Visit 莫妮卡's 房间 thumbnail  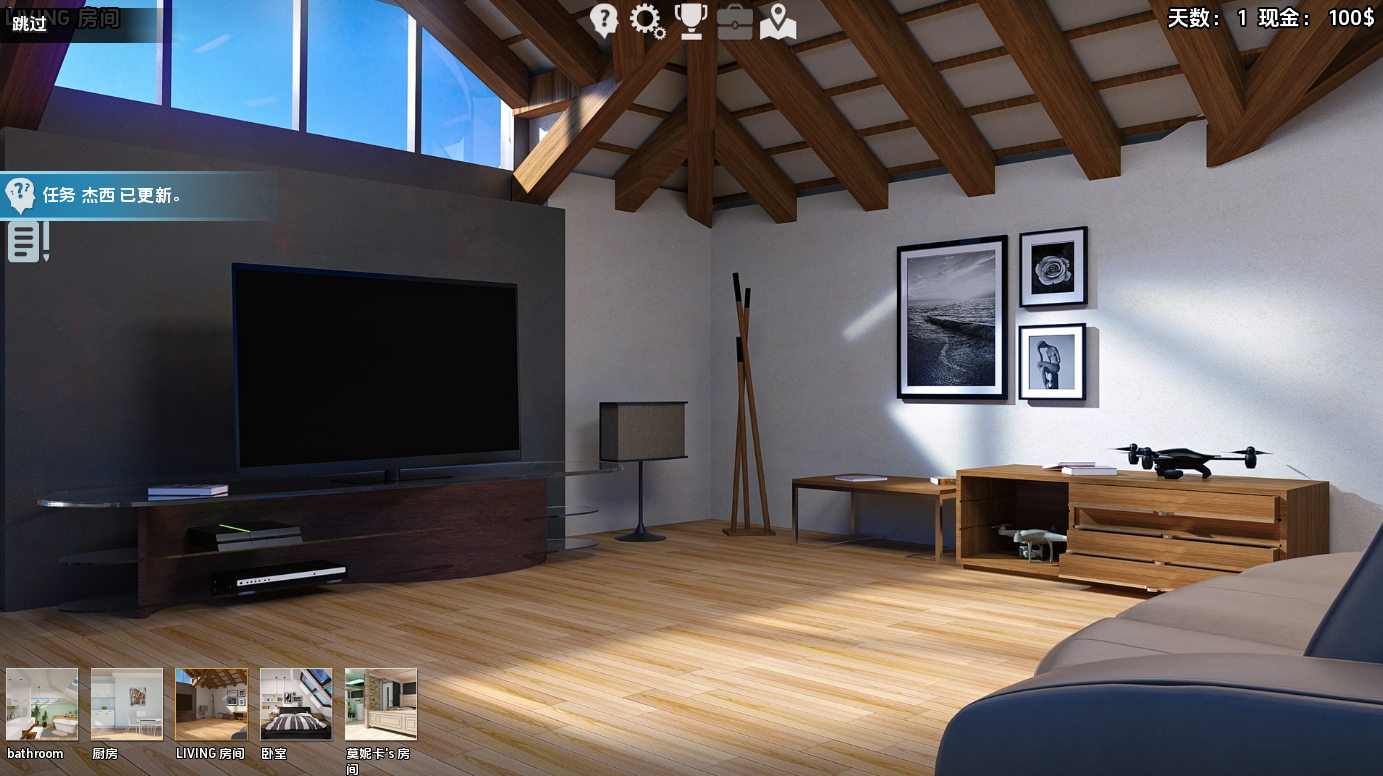click(381, 704)
